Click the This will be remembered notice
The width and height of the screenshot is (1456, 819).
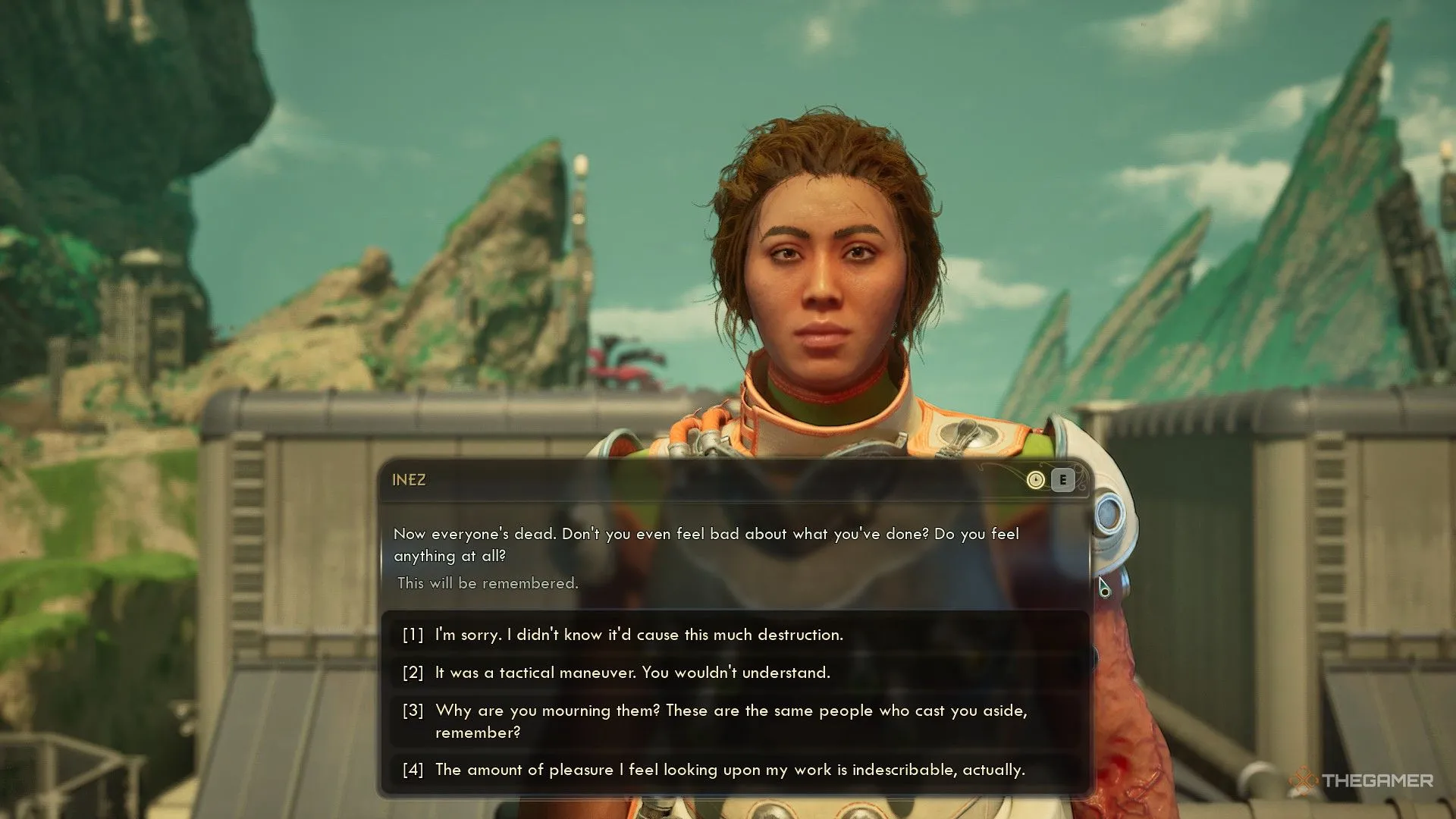[x=488, y=583]
